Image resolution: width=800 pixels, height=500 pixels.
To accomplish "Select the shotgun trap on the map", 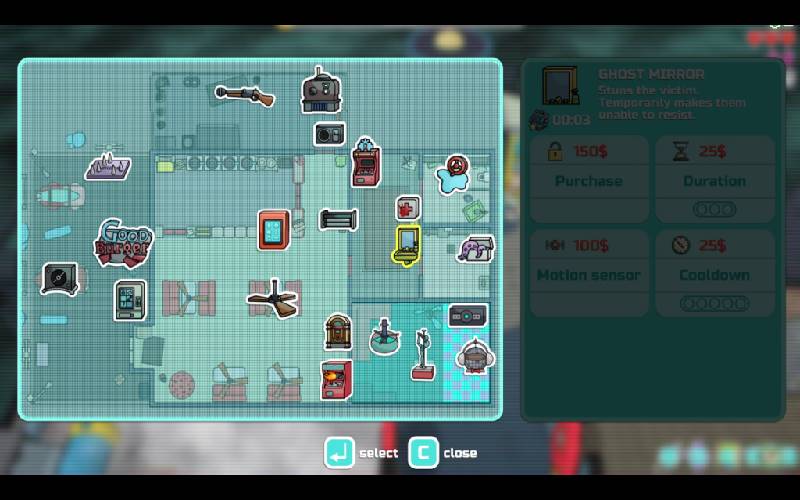I will pyautogui.click(x=244, y=95).
